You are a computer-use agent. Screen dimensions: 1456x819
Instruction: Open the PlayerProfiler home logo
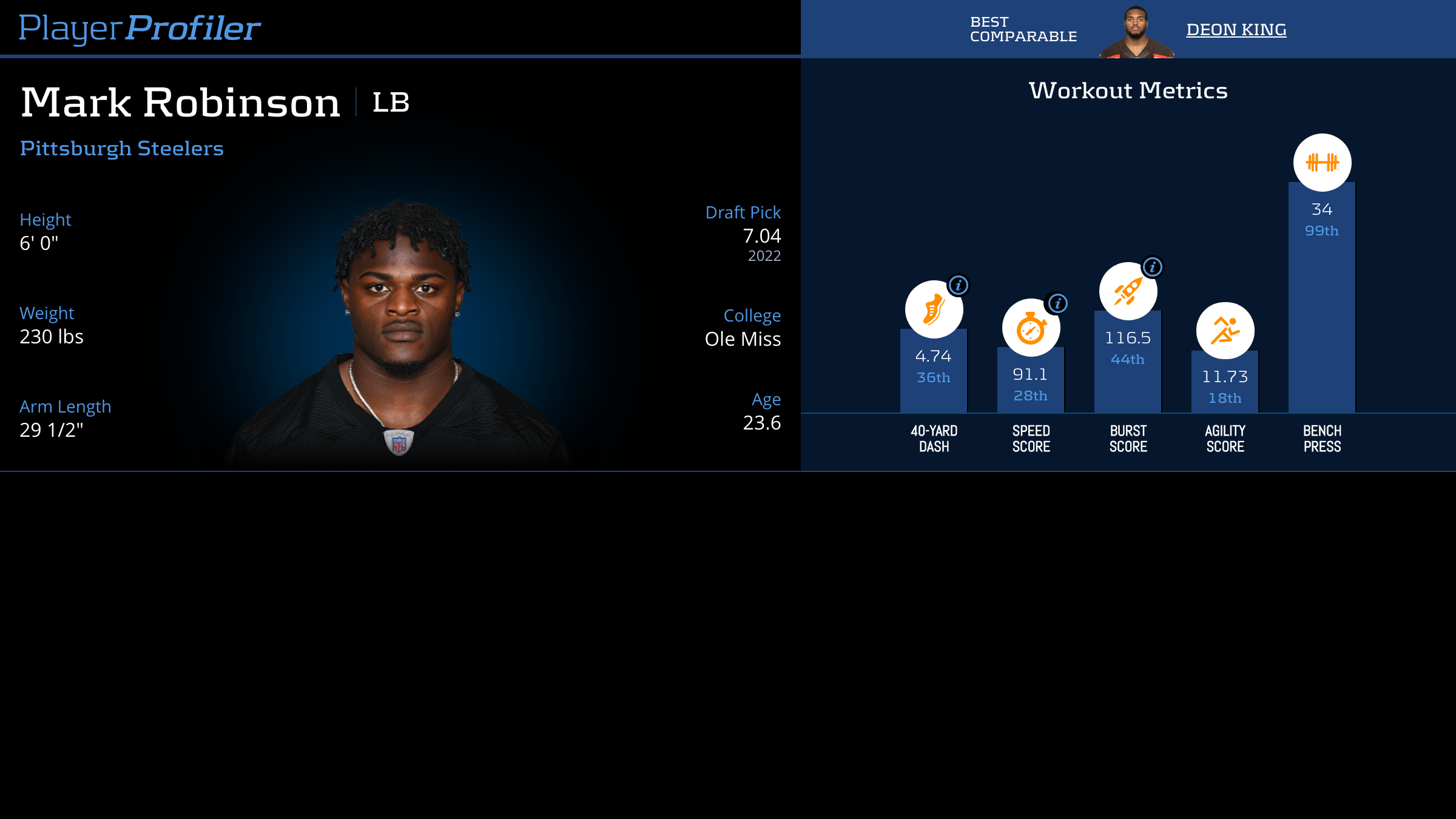coord(140,29)
